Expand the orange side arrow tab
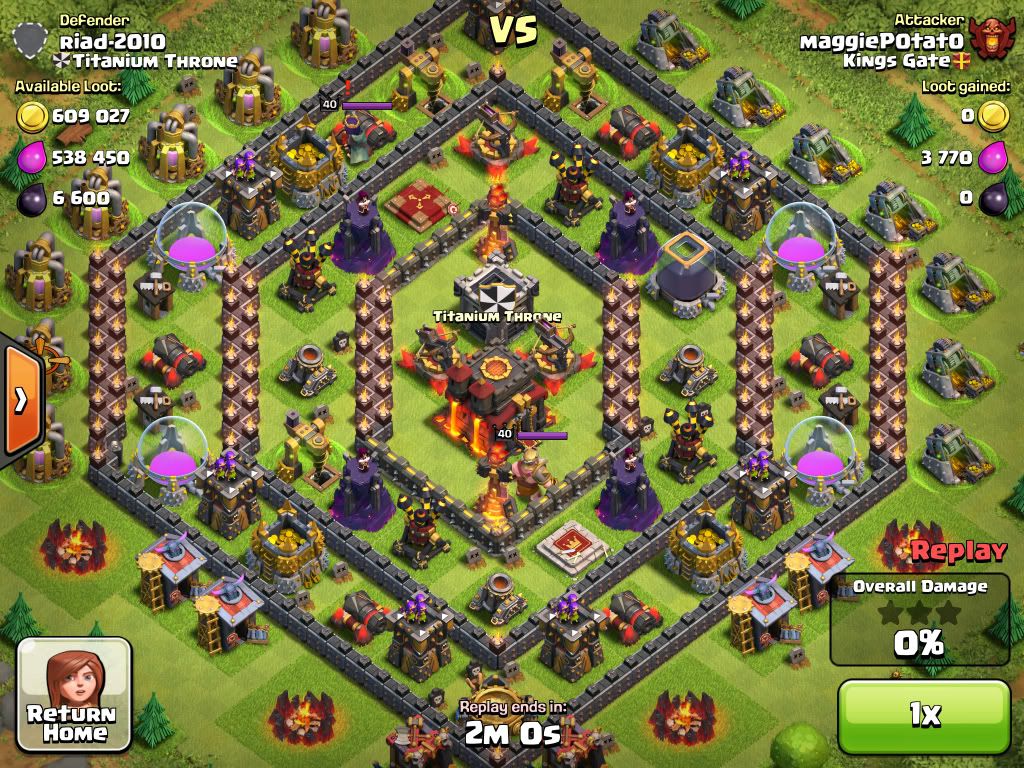The image size is (1024, 768). [20, 400]
